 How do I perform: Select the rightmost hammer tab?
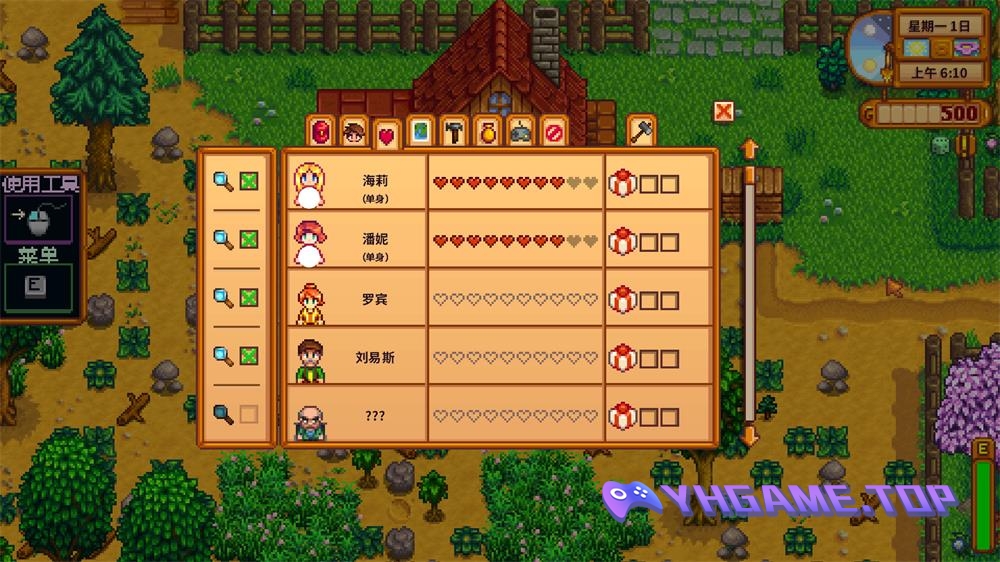point(641,131)
